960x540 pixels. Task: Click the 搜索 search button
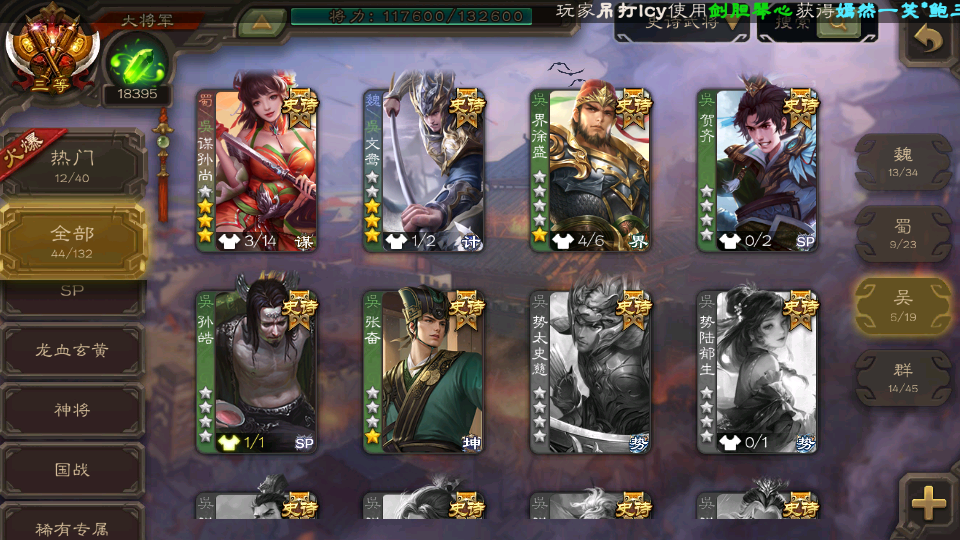point(817,24)
